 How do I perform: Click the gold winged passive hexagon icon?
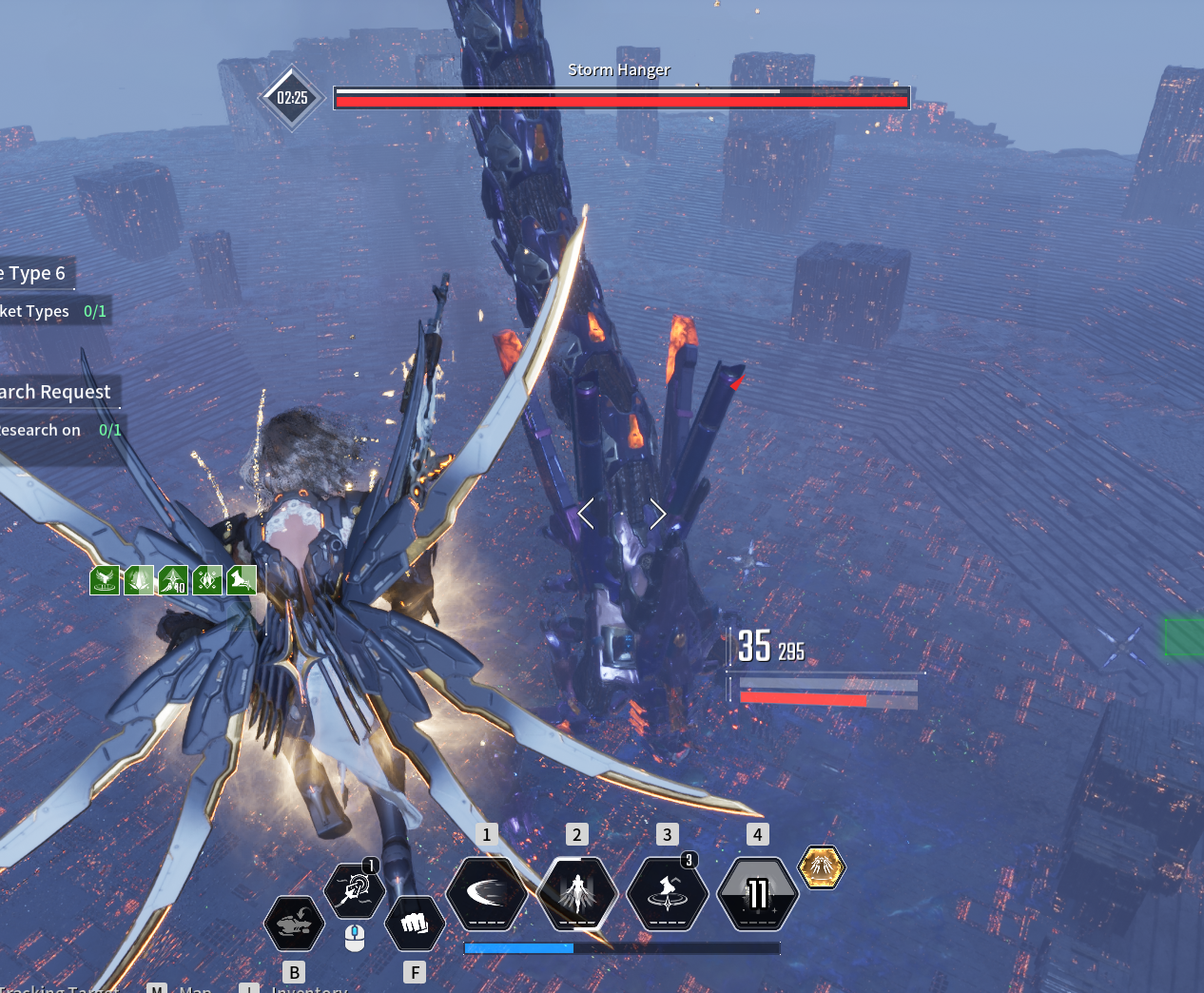coord(821,866)
